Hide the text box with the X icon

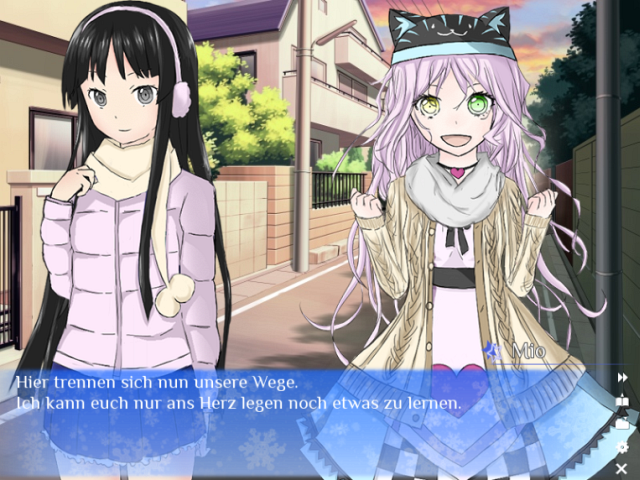622,468
